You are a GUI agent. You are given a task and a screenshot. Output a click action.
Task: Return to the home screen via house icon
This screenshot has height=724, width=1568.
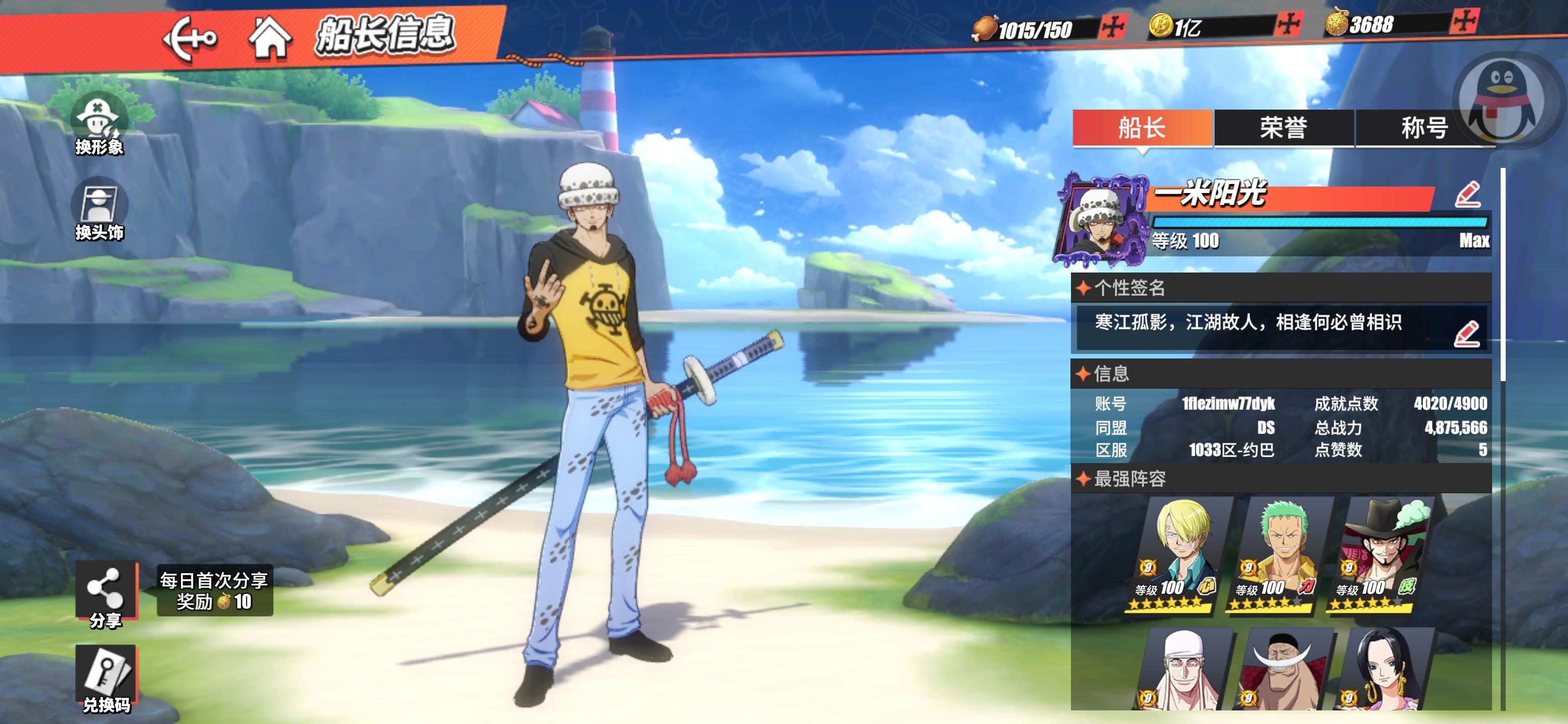click(269, 38)
